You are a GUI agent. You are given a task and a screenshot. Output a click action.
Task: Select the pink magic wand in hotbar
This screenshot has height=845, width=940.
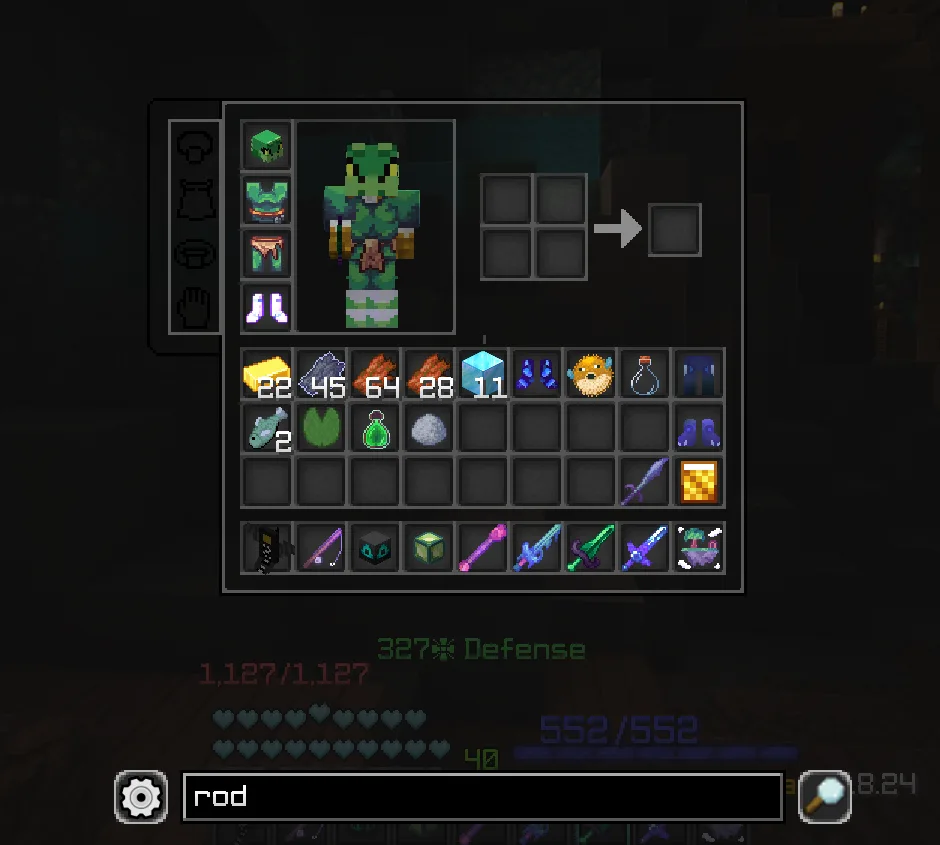(483, 548)
